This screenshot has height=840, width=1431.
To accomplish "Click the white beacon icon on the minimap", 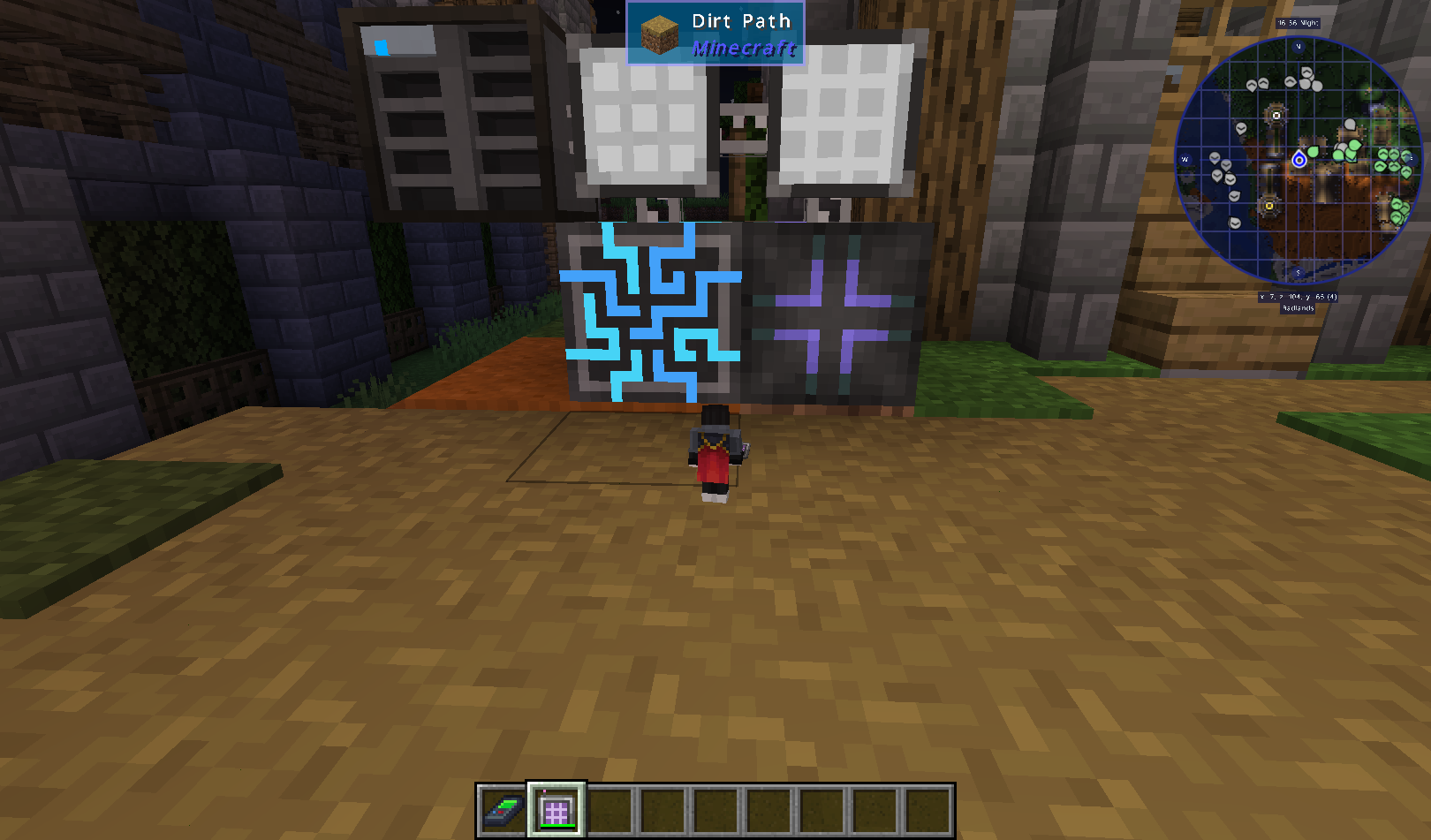I will [1276, 116].
